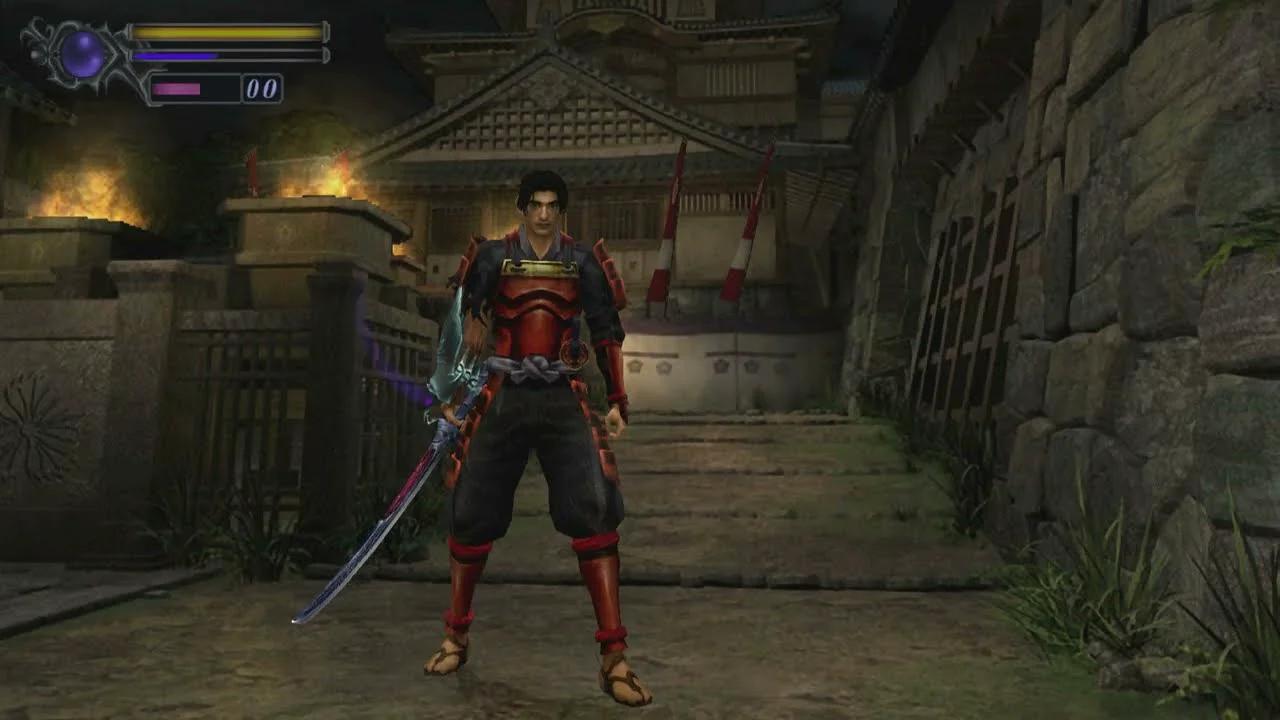The height and width of the screenshot is (720, 1280).
Task: Click the pink soul absorption meter
Action: coord(180,86)
